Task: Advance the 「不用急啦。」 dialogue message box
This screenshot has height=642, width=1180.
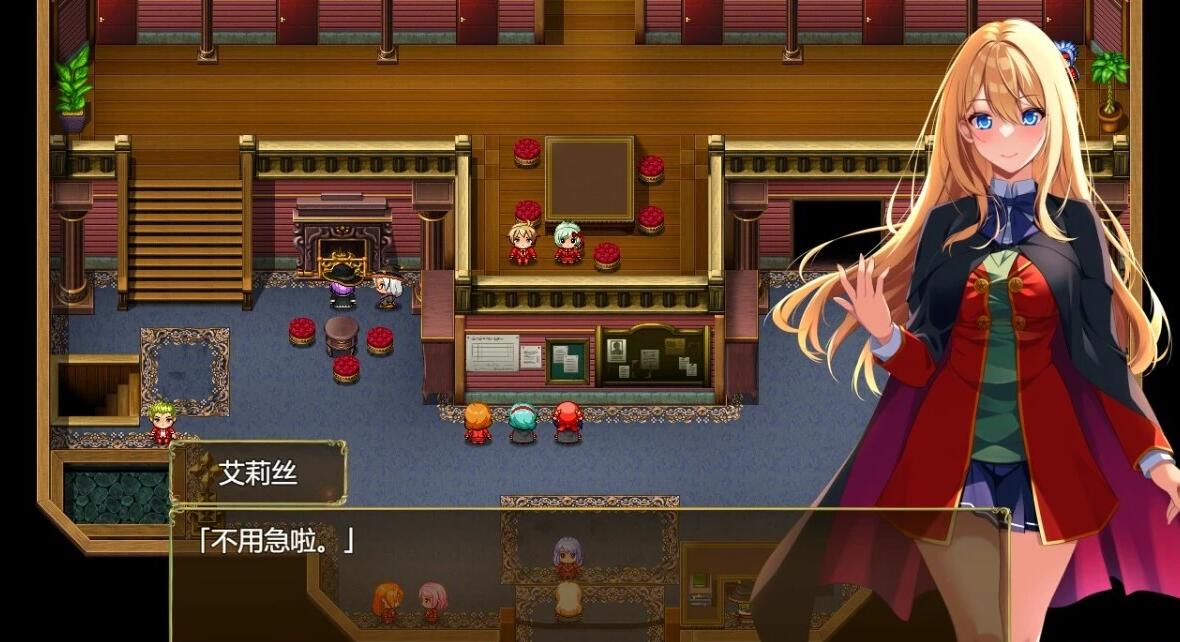Action: (588, 574)
